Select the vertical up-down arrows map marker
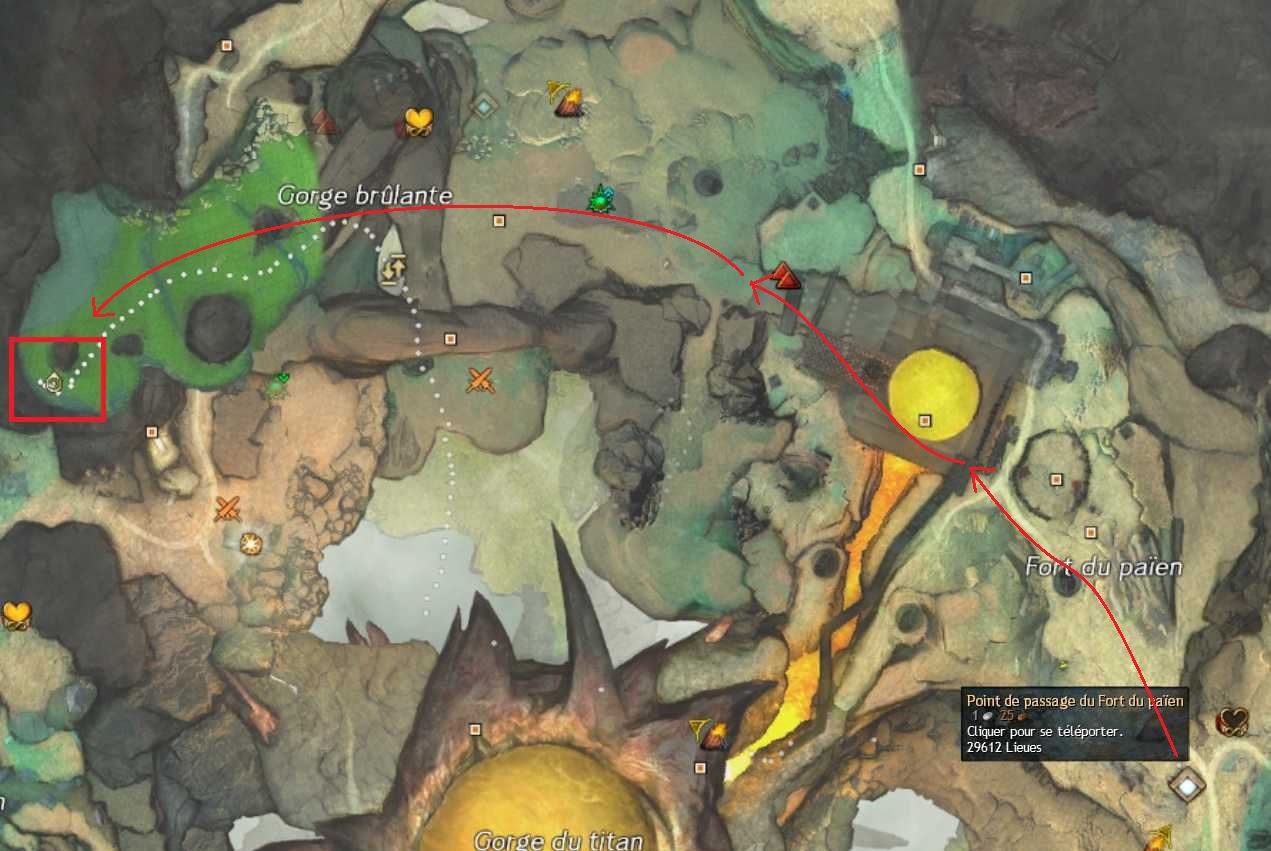 pos(392,270)
